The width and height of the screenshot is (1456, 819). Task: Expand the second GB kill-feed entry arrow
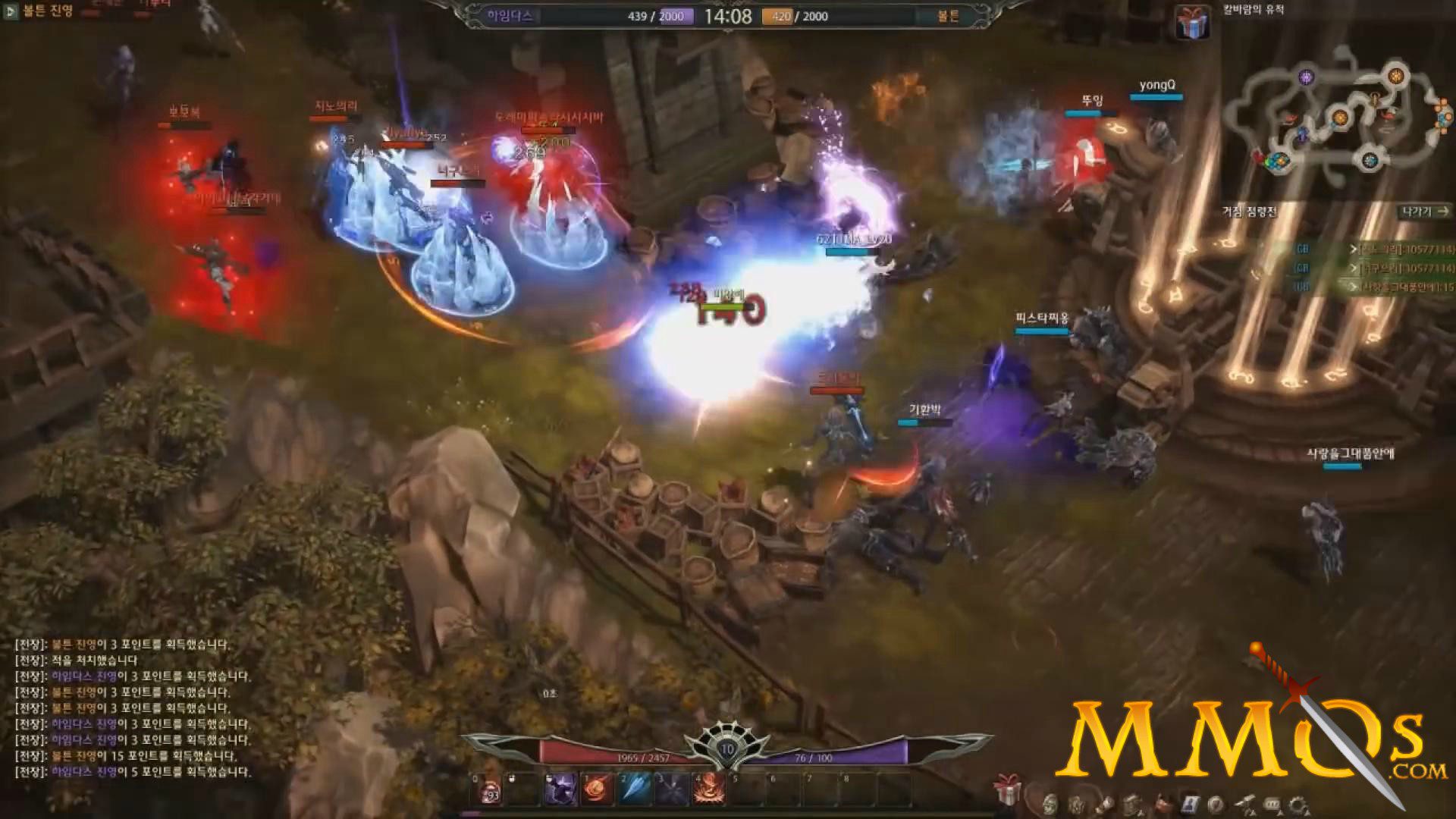(x=1353, y=268)
